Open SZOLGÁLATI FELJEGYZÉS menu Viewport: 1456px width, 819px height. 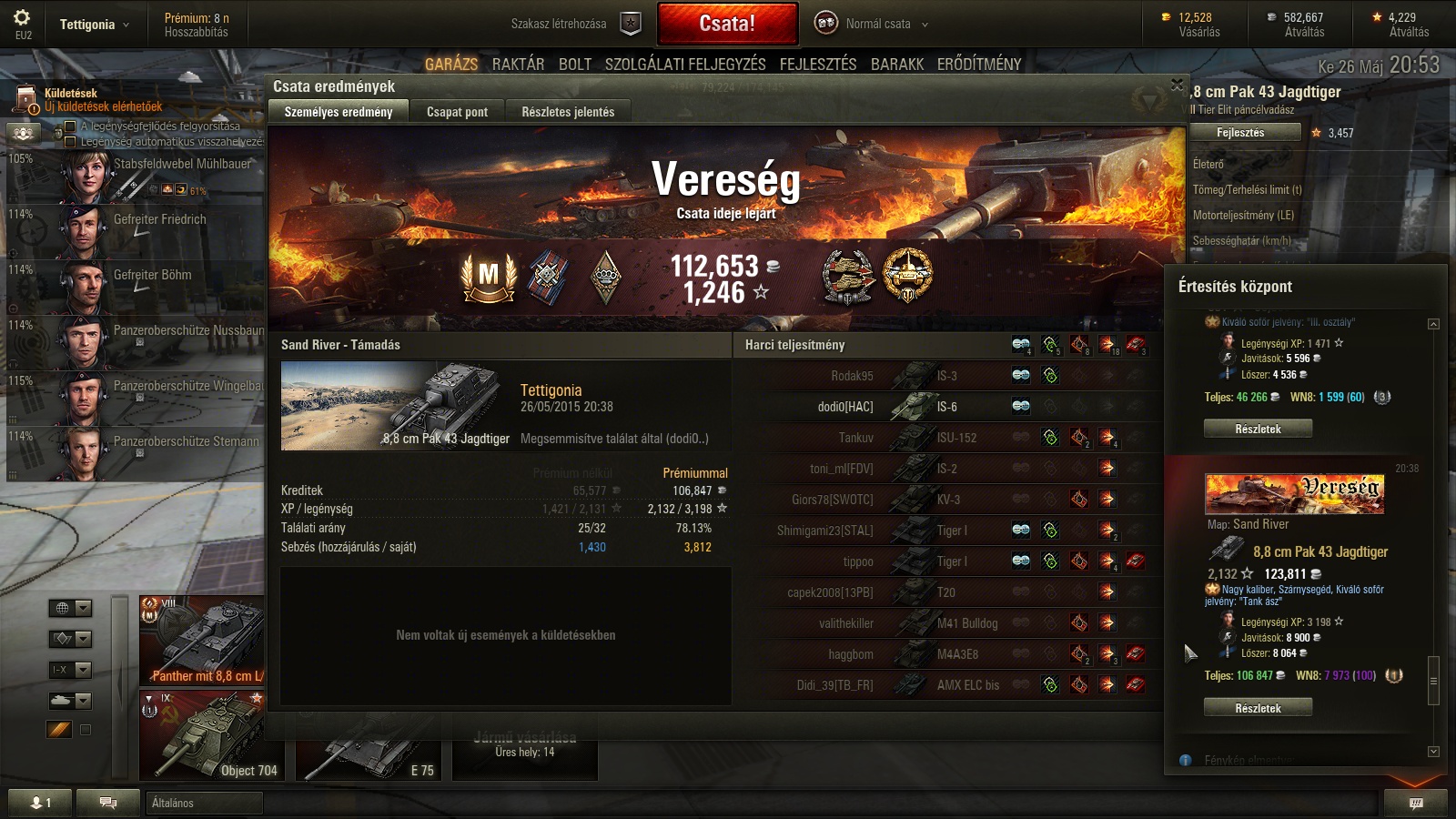pyautogui.click(x=685, y=64)
